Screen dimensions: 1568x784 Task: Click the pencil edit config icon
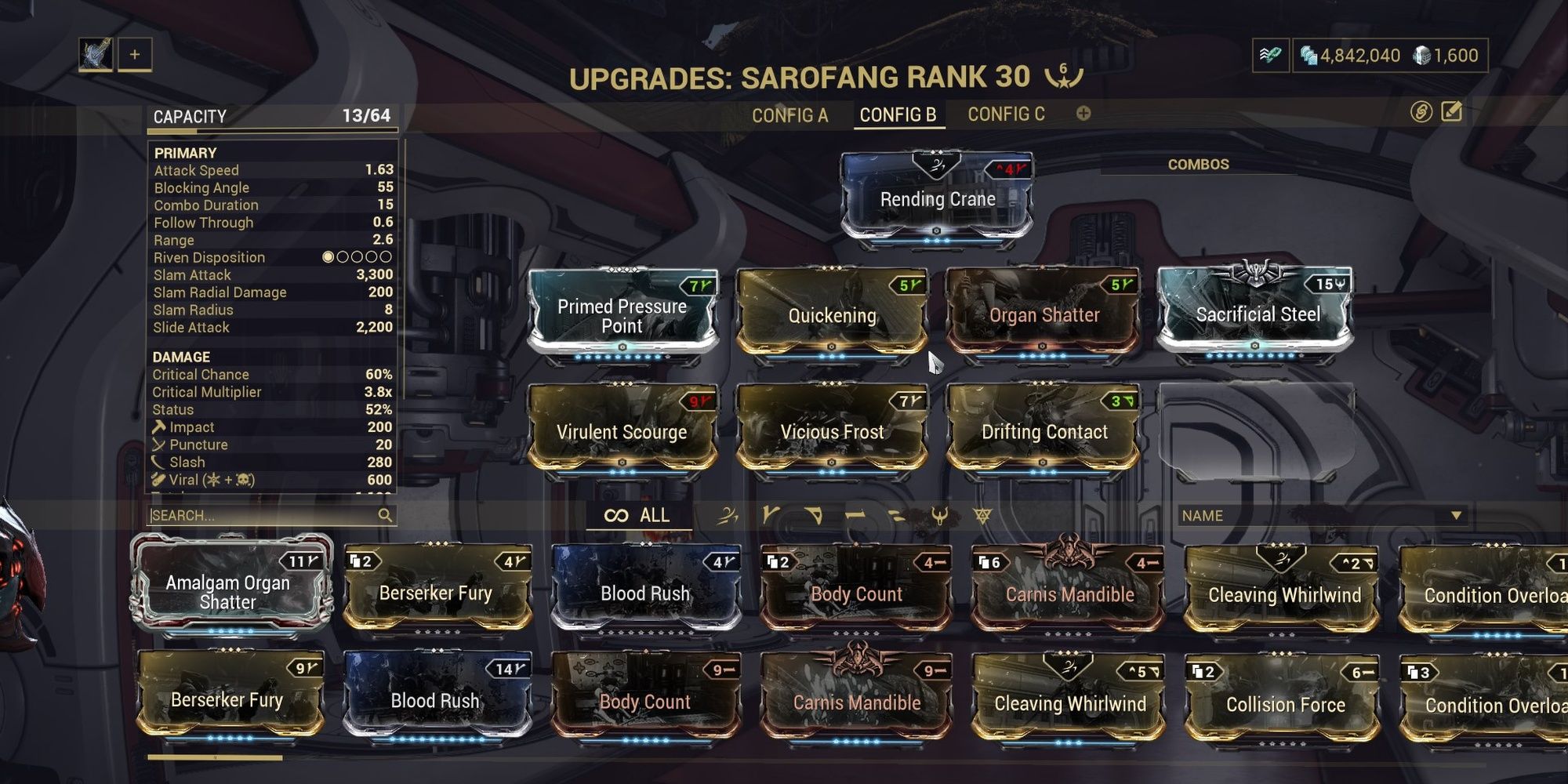click(1450, 111)
